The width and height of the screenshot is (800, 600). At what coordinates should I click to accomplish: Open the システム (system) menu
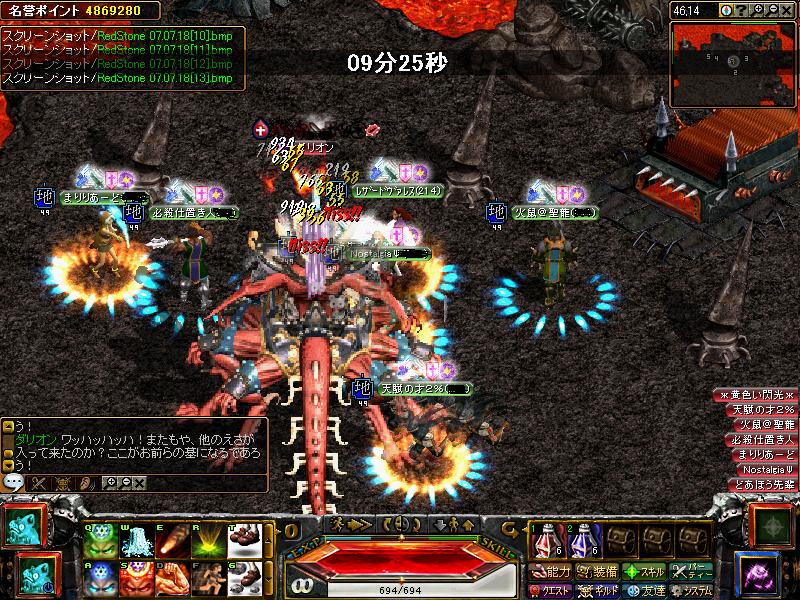coord(692,590)
